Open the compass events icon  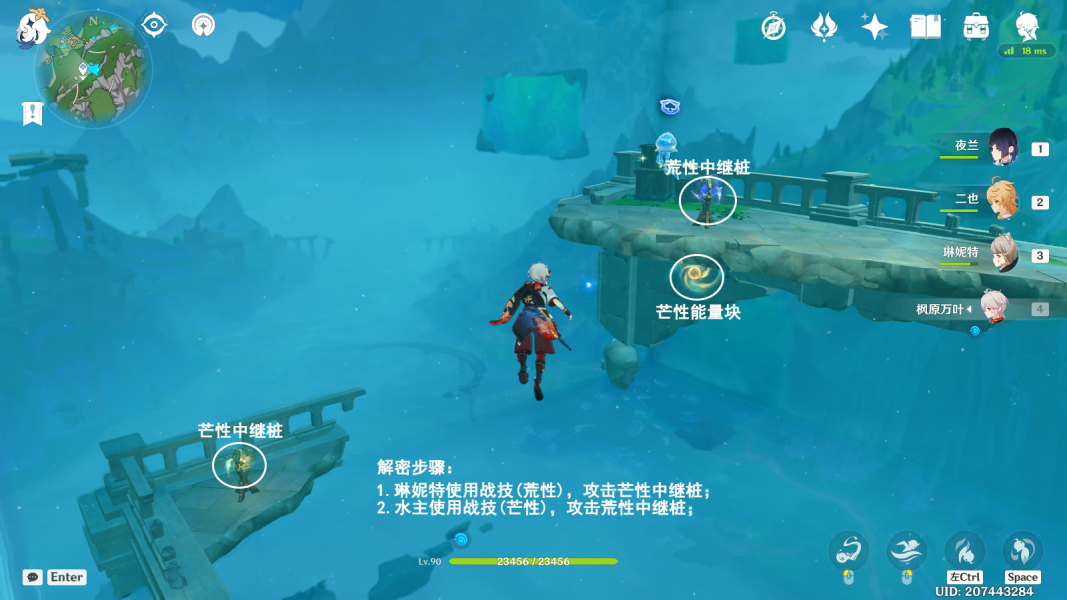click(x=773, y=27)
